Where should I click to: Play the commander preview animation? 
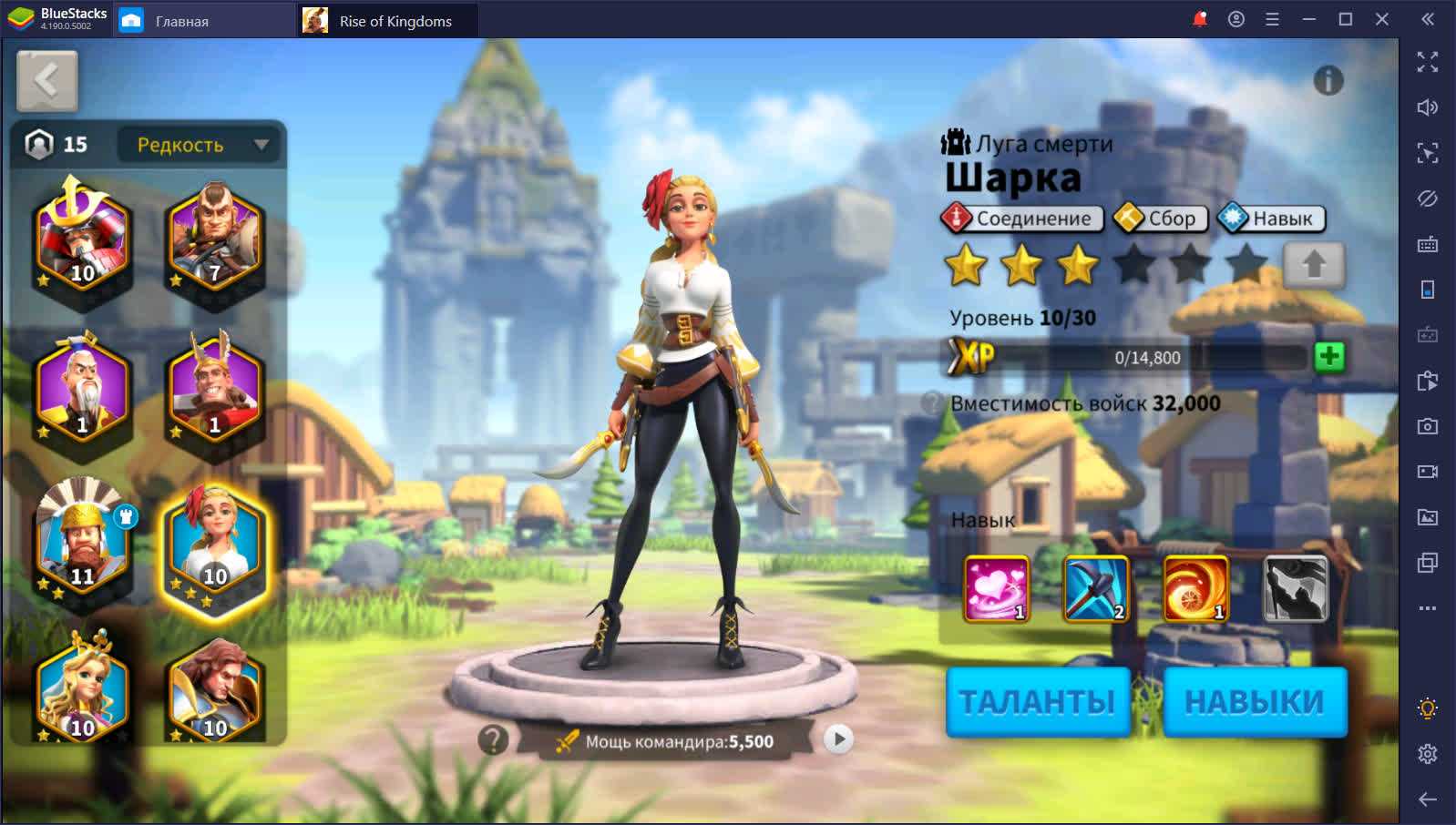tap(838, 738)
